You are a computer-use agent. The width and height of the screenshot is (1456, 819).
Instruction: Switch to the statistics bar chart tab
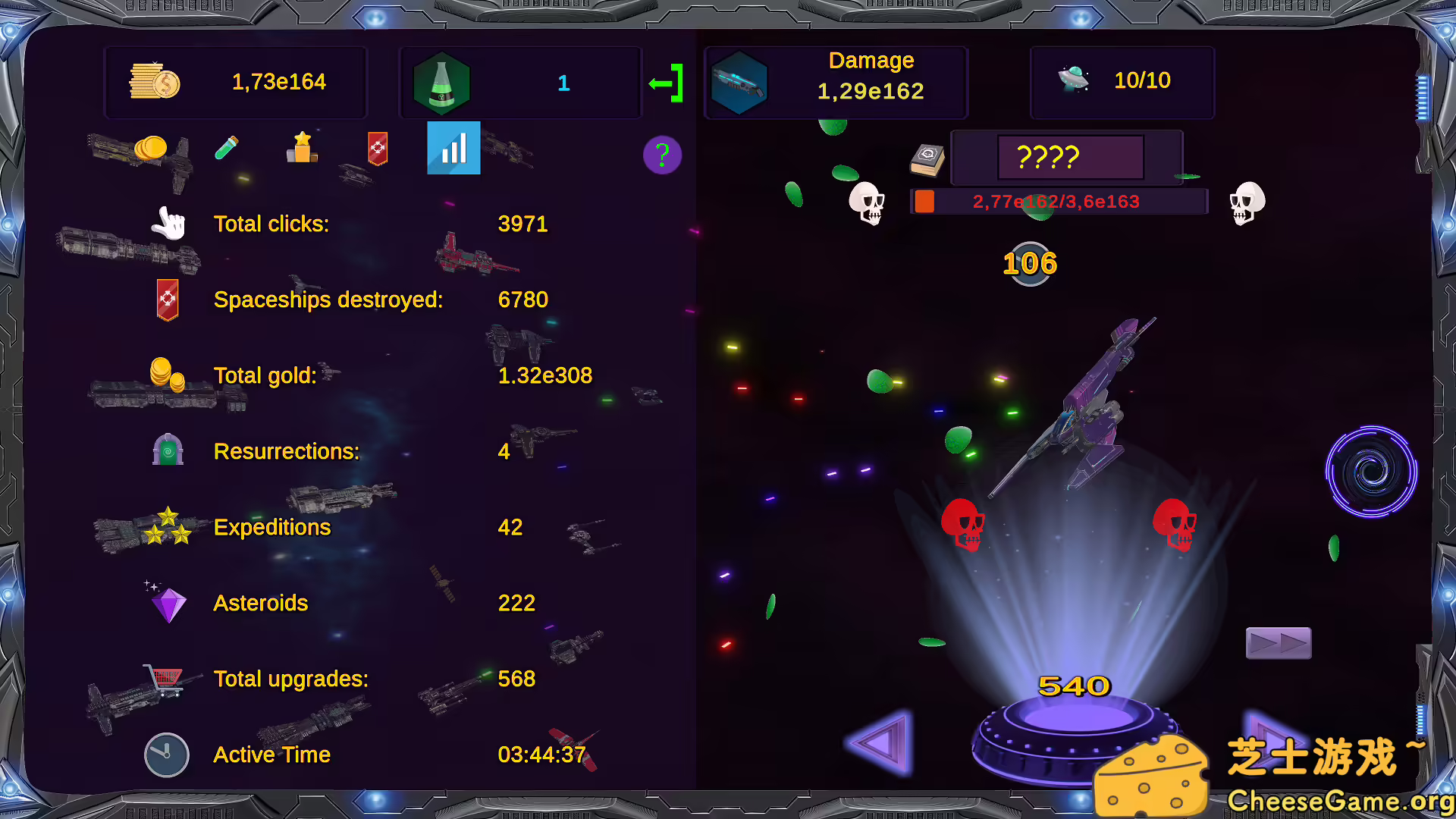tap(453, 149)
